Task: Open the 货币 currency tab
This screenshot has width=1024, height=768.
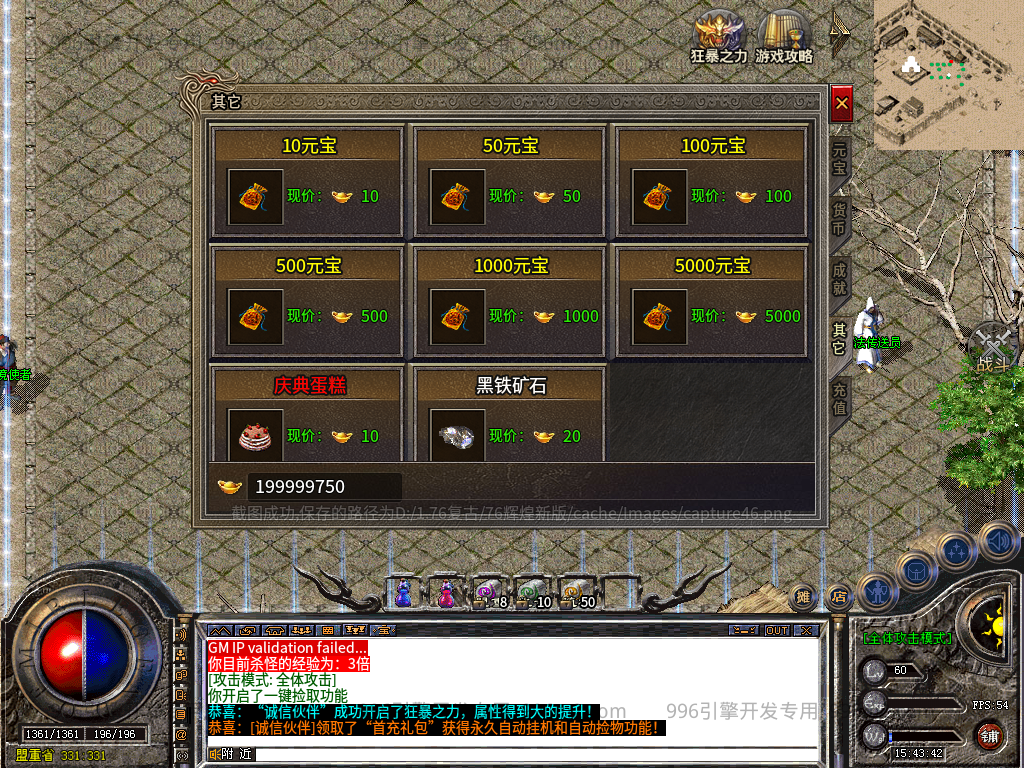Action: click(x=839, y=219)
